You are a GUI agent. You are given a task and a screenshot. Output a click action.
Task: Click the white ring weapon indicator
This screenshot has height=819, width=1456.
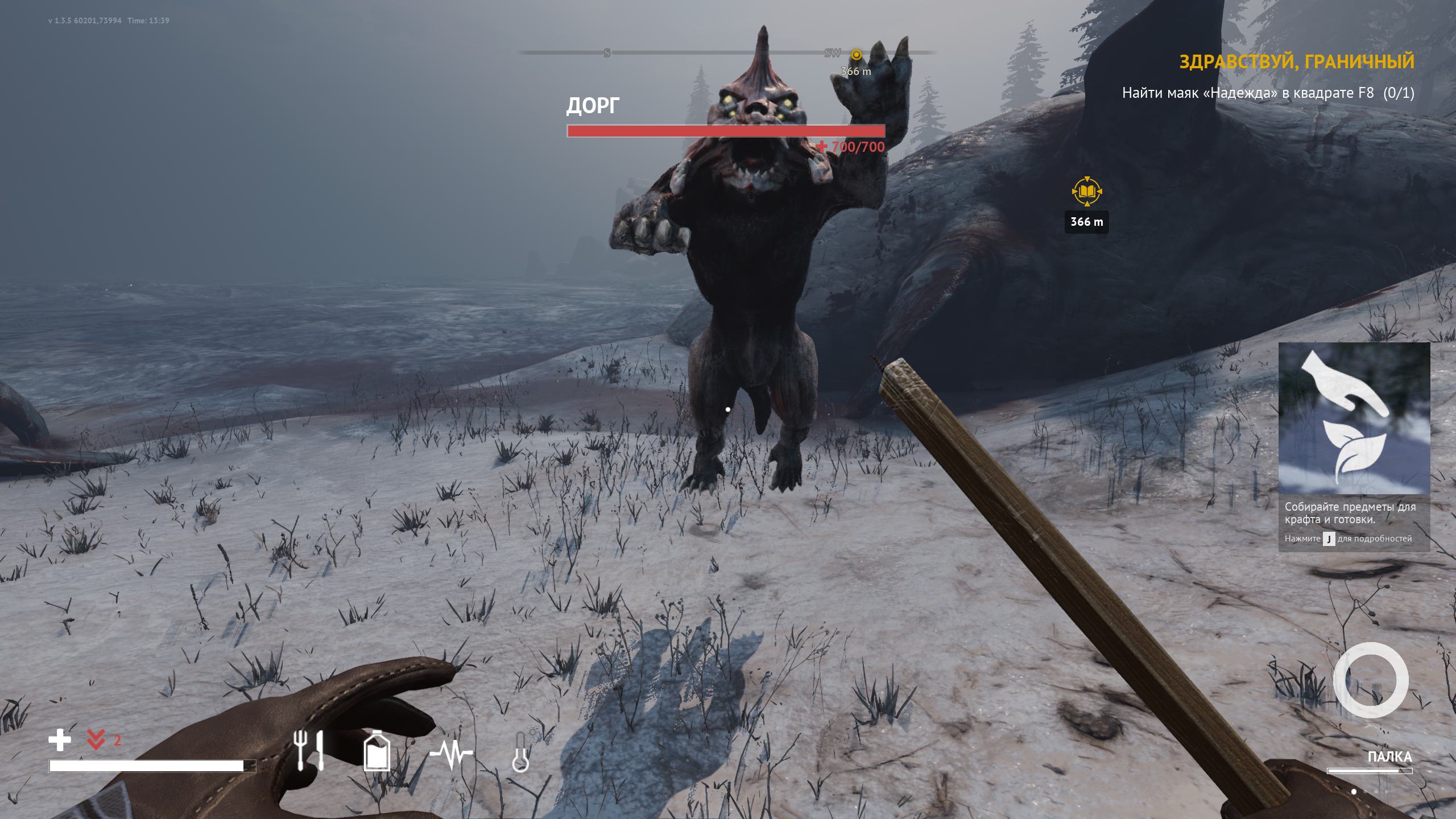click(x=1371, y=680)
